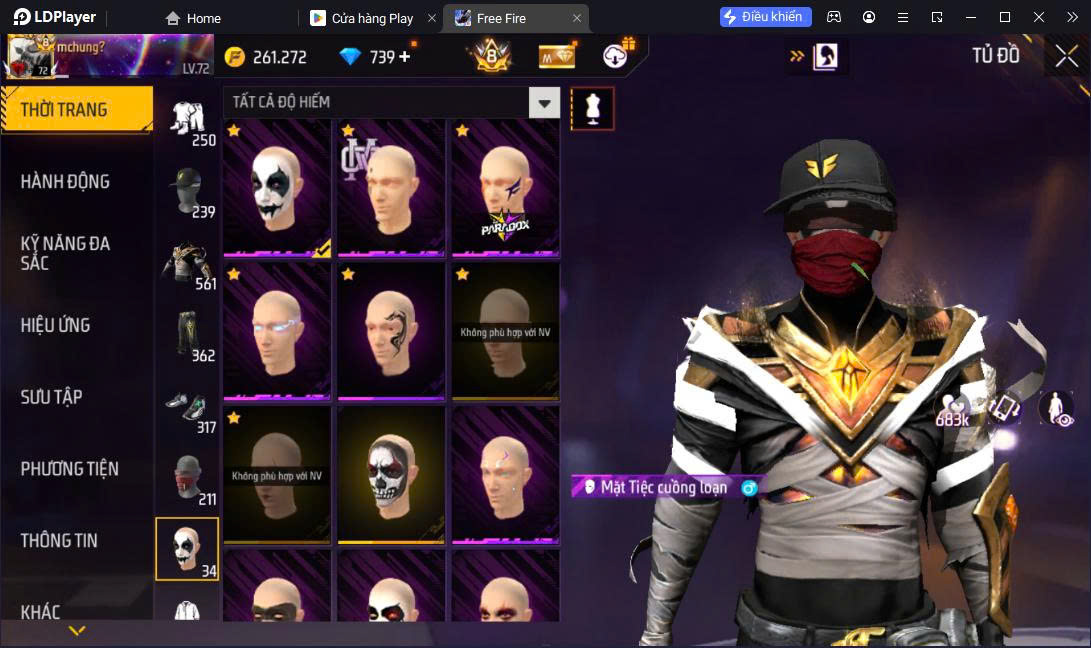Select the shoes subcategory with 317 items

(x=187, y=408)
